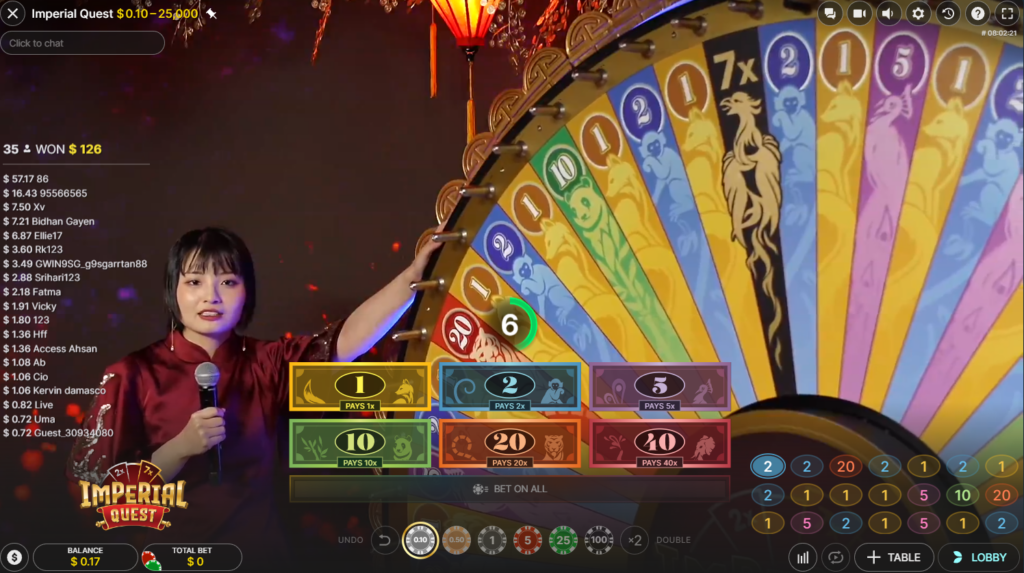1024x573 pixels.
Task: Enter fullscreen mode
Action: [x=1007, y=13]
